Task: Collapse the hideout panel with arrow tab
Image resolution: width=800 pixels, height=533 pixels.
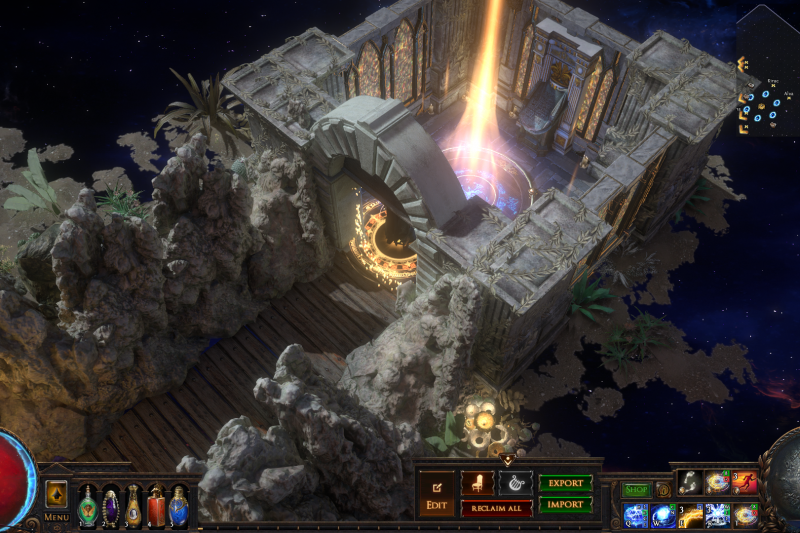Action: tap(506, 460)
